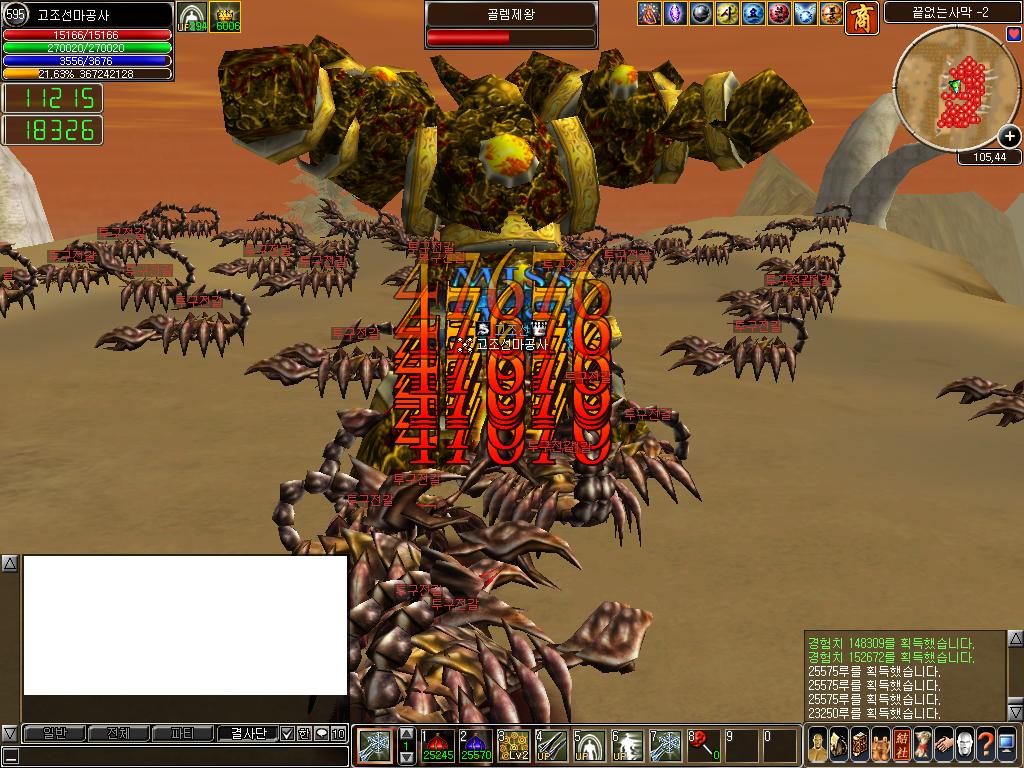This screenshot has height=768, width=1024.
Task: Open the handshake menu icon
Action: point(942,745)
